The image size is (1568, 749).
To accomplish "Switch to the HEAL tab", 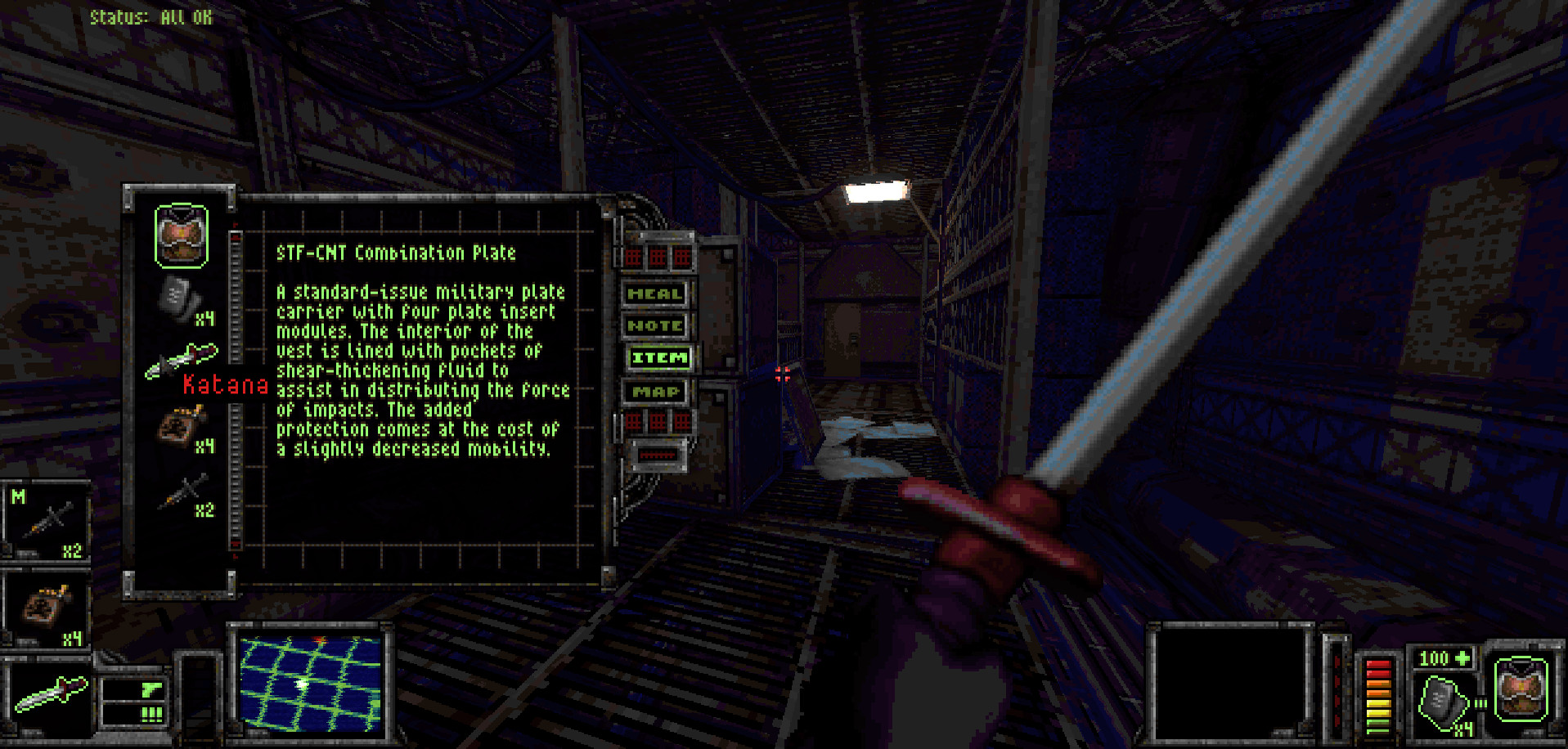I will (x=657, y=293).
